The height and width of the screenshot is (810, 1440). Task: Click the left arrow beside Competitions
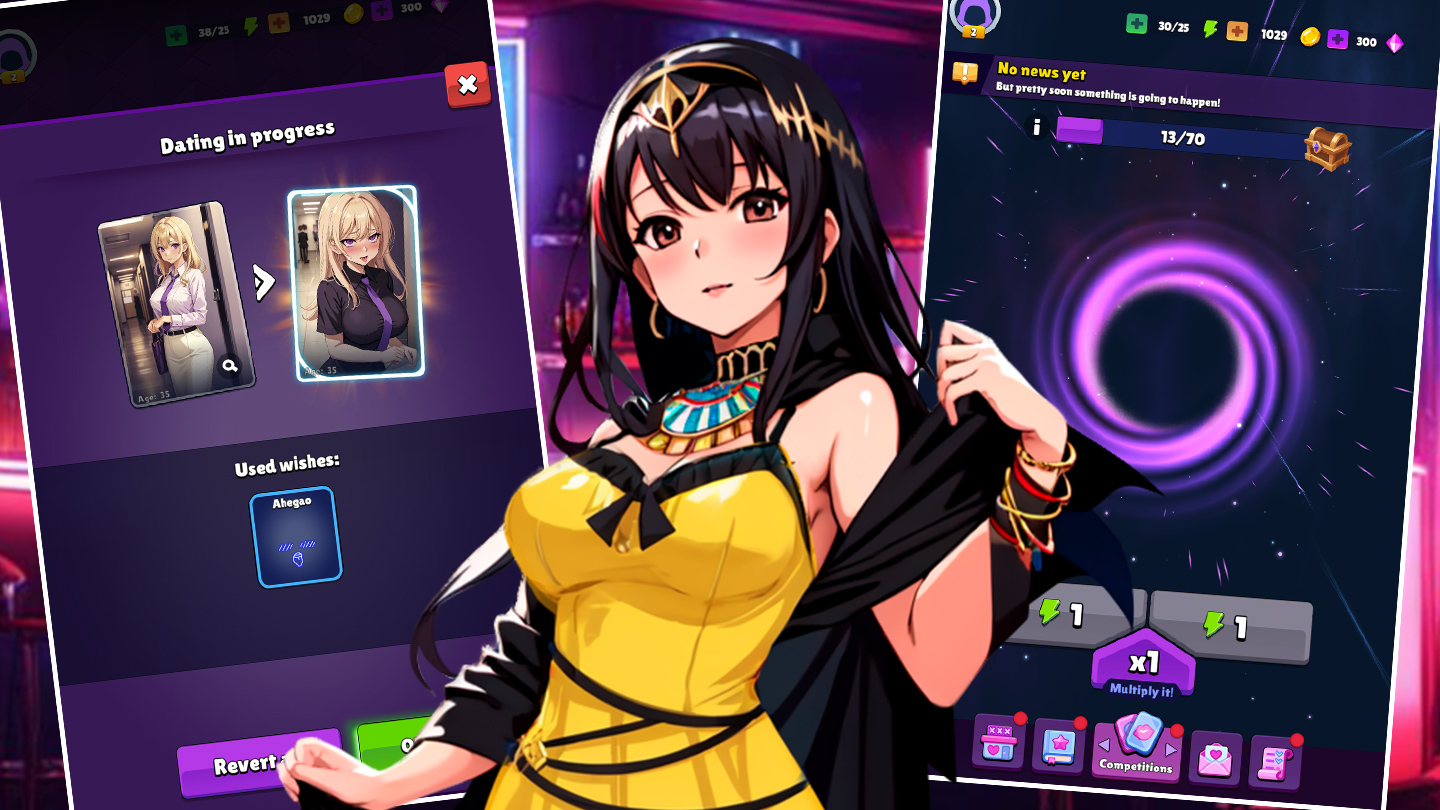tap(1104, 745)
